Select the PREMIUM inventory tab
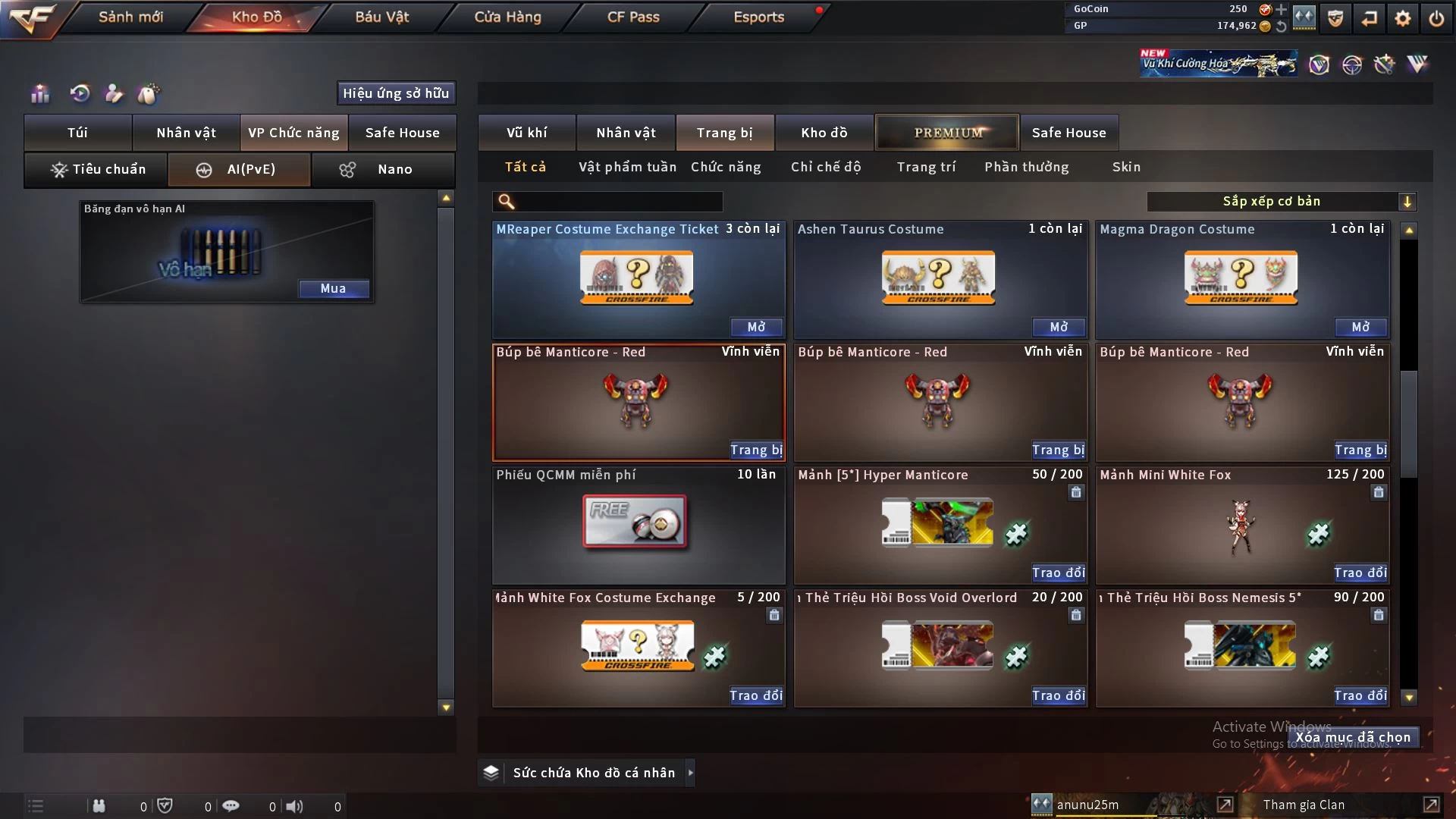This screenshot has height=819, width=1456. tap(948, 133)
